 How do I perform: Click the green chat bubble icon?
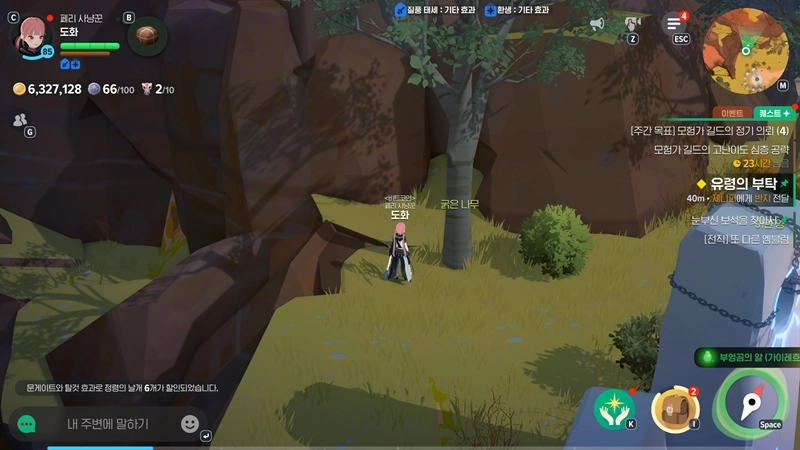tap(27, 424)
